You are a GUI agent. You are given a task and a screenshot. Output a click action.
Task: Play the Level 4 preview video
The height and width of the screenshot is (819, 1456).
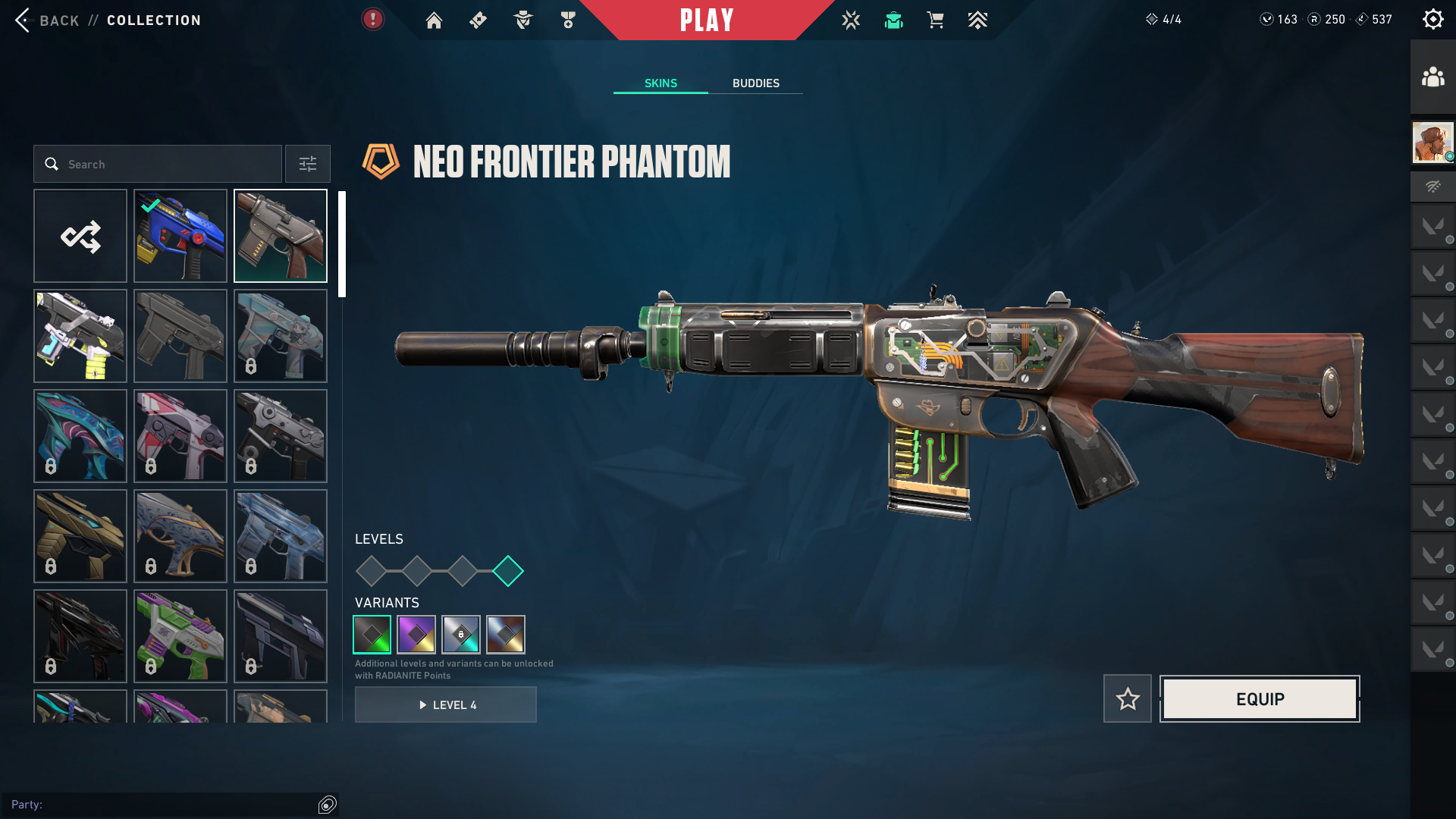pyautogui.click(x=446, y=704)
